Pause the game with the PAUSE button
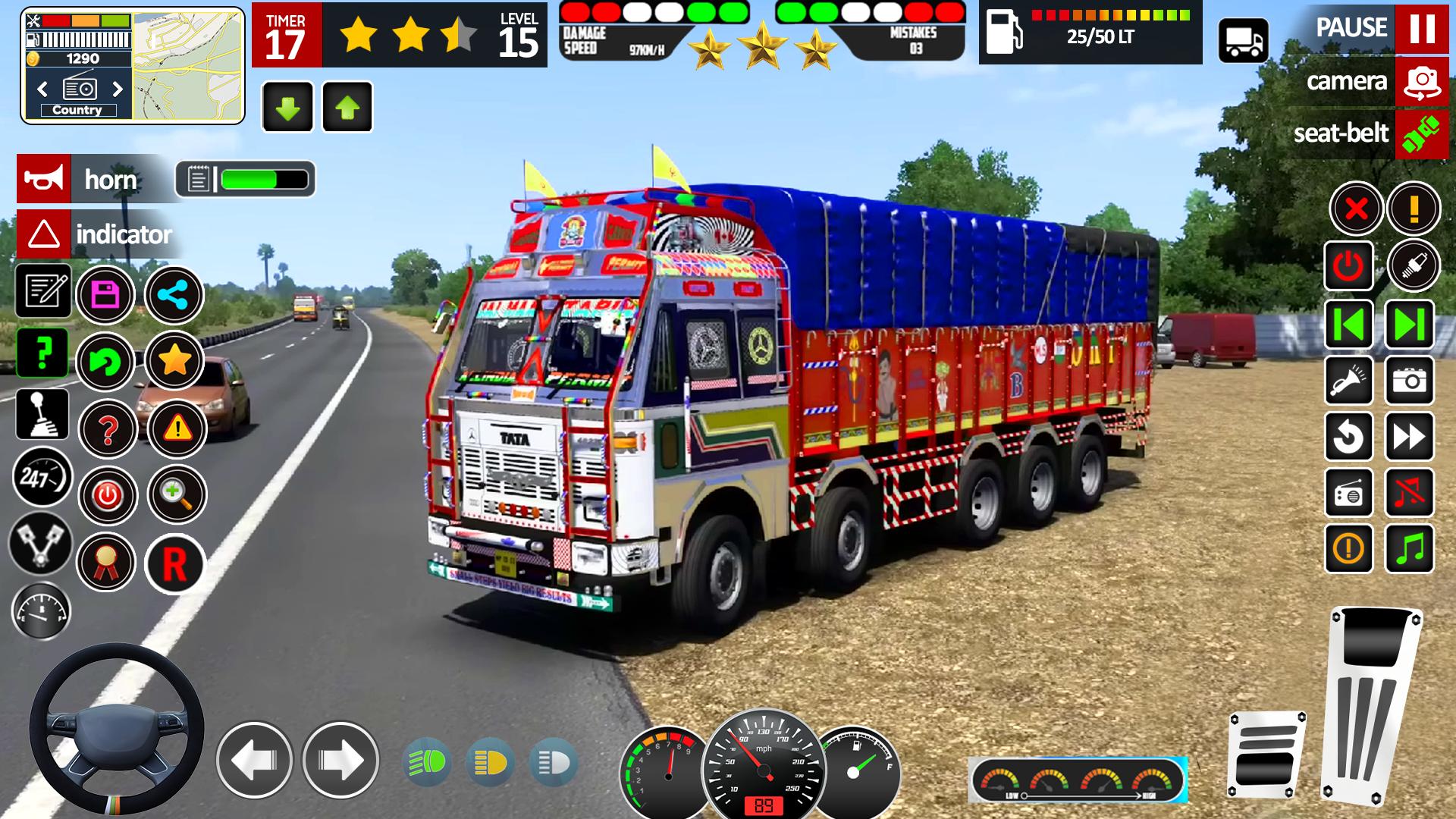Screen dimensions: 1456x819 point(1421,28)
